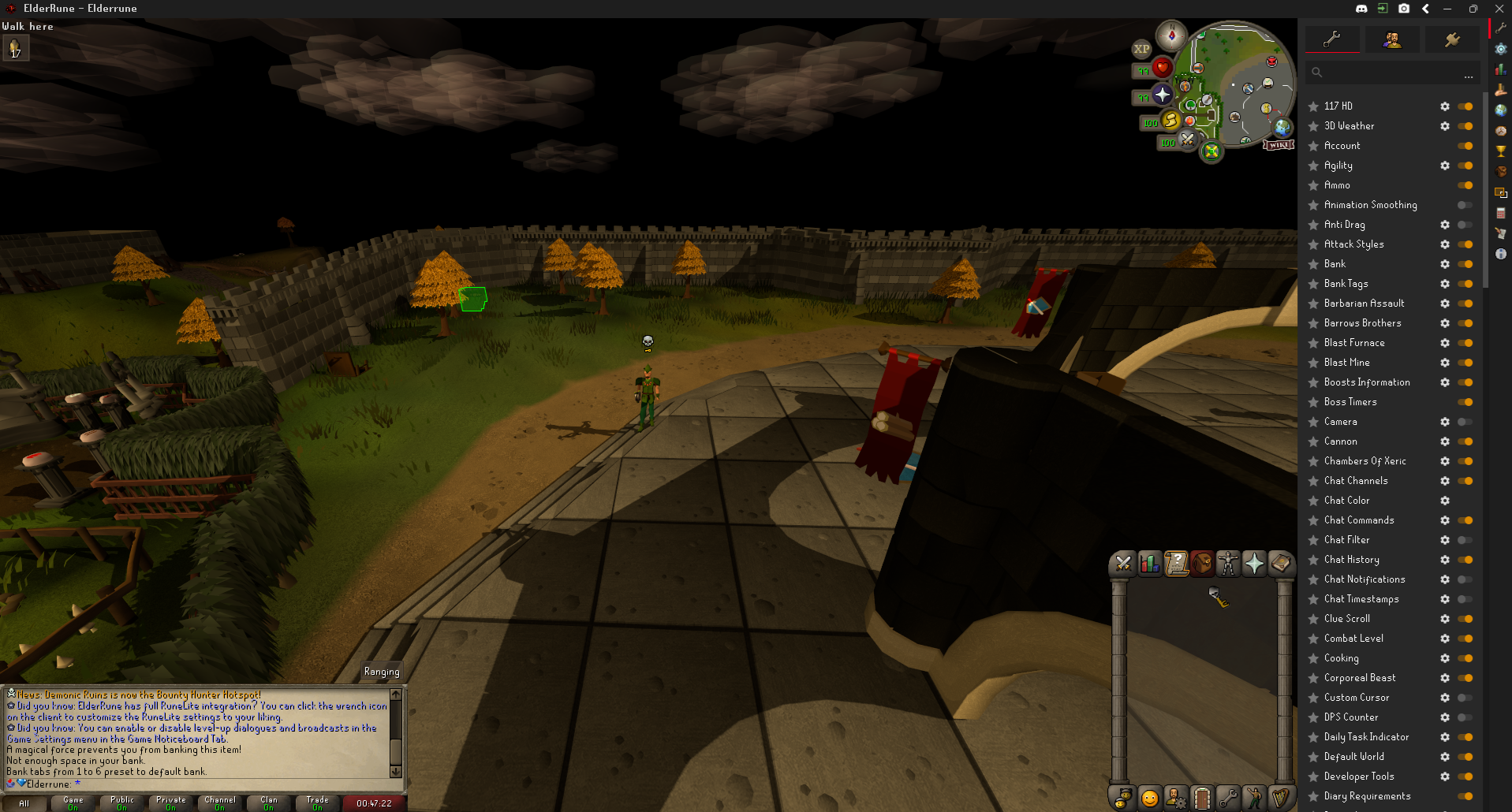Open the skill calculator icon in the sidebar
Viewport: 1512px width, 812px height.
pyautogui.click(x=1500, y=213)
